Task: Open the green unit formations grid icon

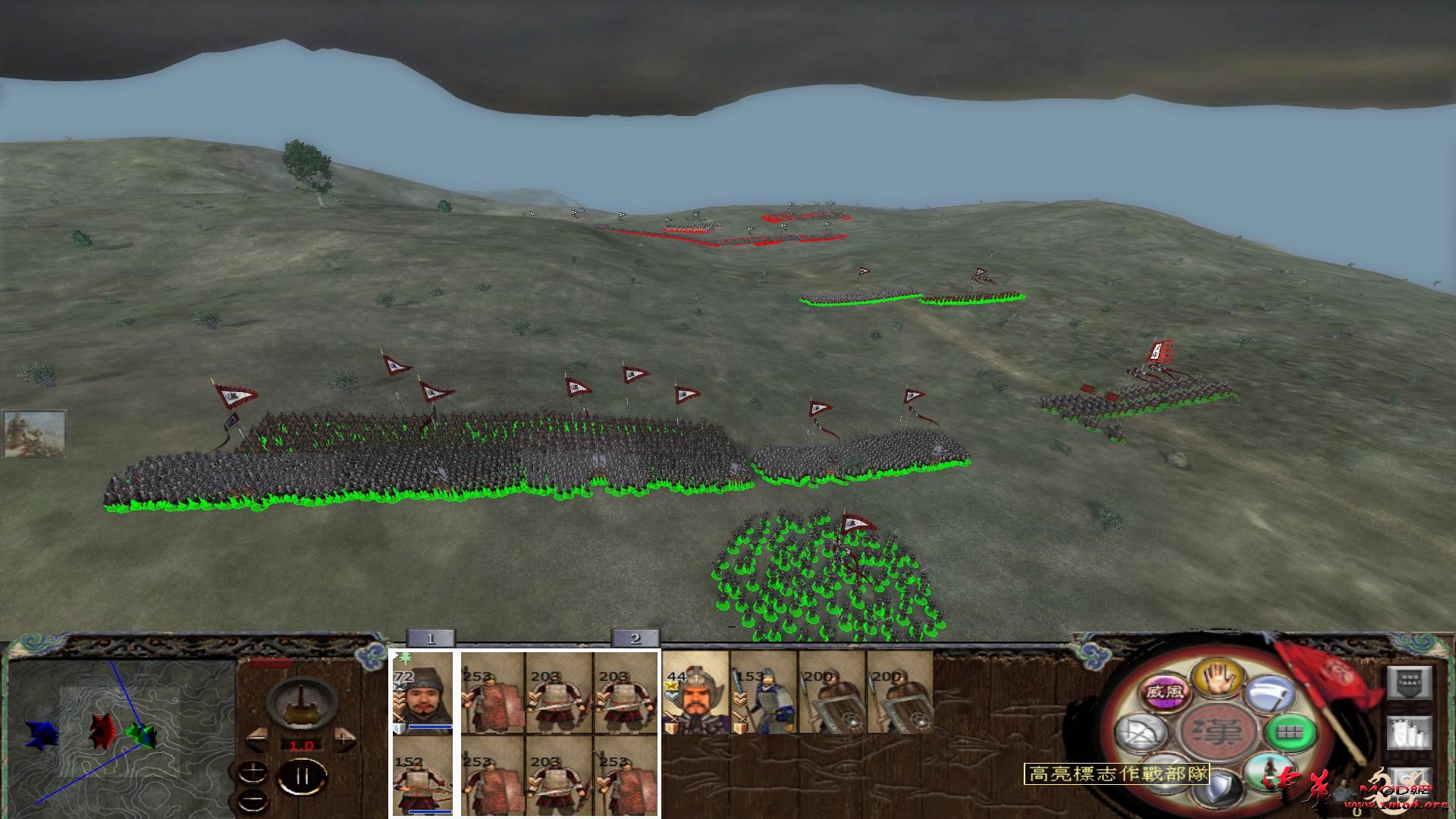Action: click(1290, 731)
